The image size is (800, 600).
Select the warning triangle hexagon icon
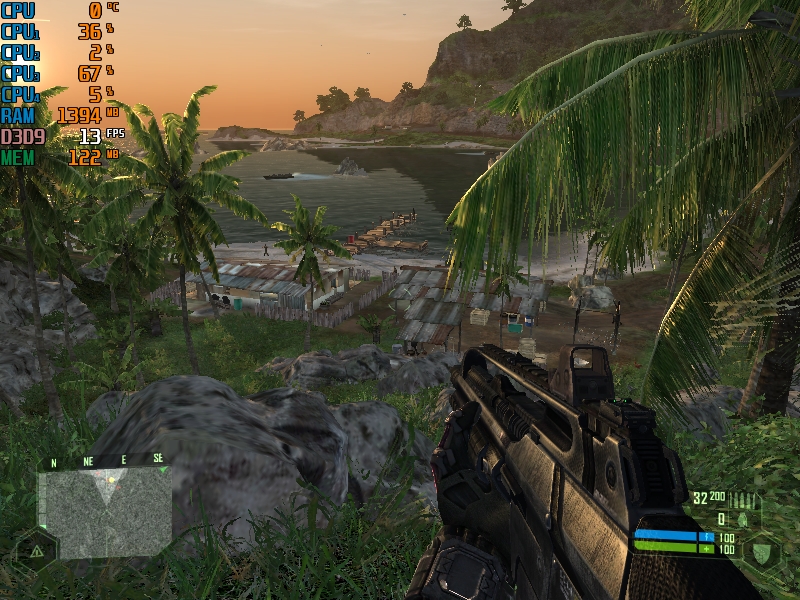[x=36, y=551]
